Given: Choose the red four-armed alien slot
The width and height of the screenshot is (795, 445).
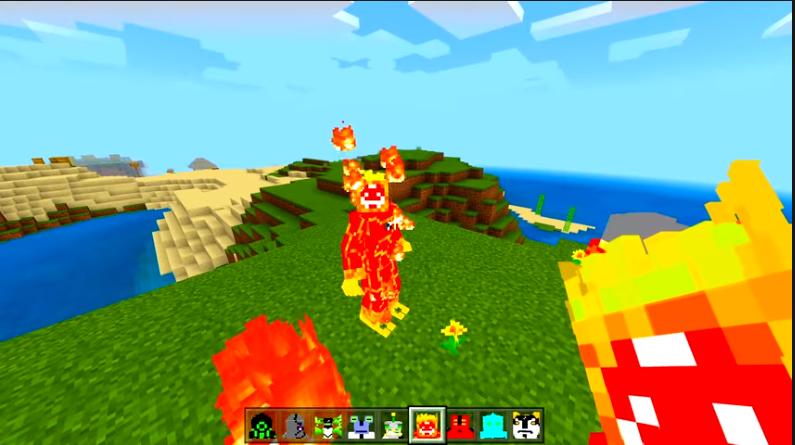Looking at the screenshot, I should (x=460, y=426).
